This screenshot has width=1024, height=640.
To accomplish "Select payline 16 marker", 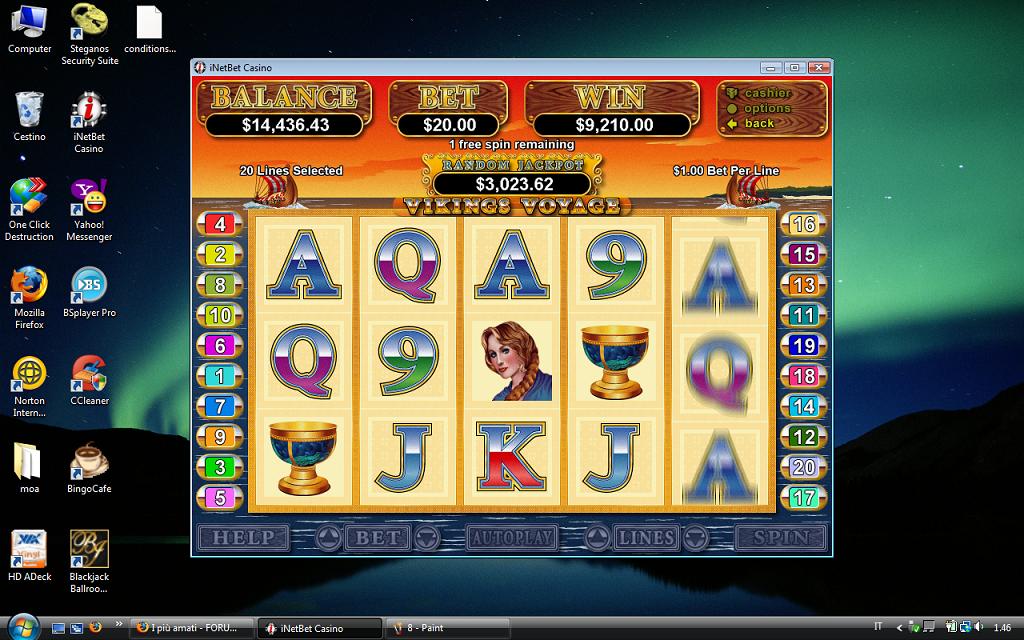I will 803,224.
